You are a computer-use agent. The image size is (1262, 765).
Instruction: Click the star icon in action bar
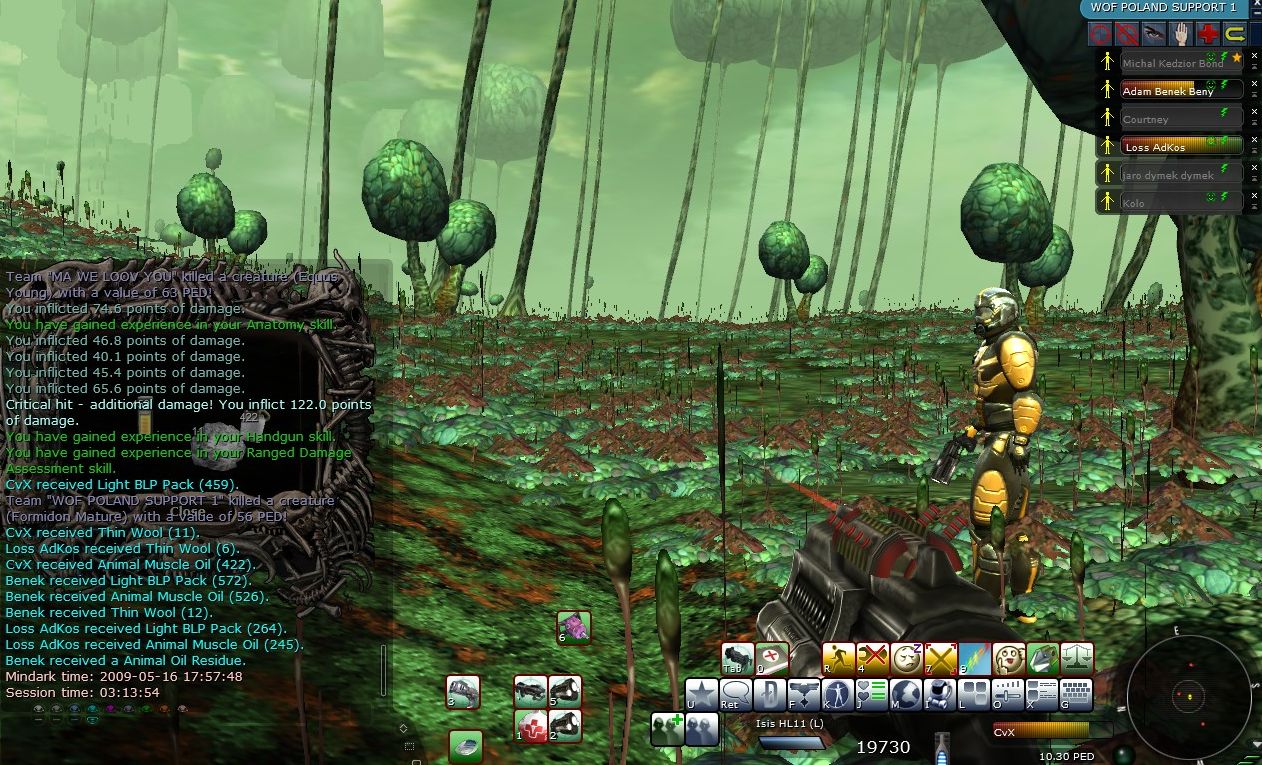[x=702, y=694]
